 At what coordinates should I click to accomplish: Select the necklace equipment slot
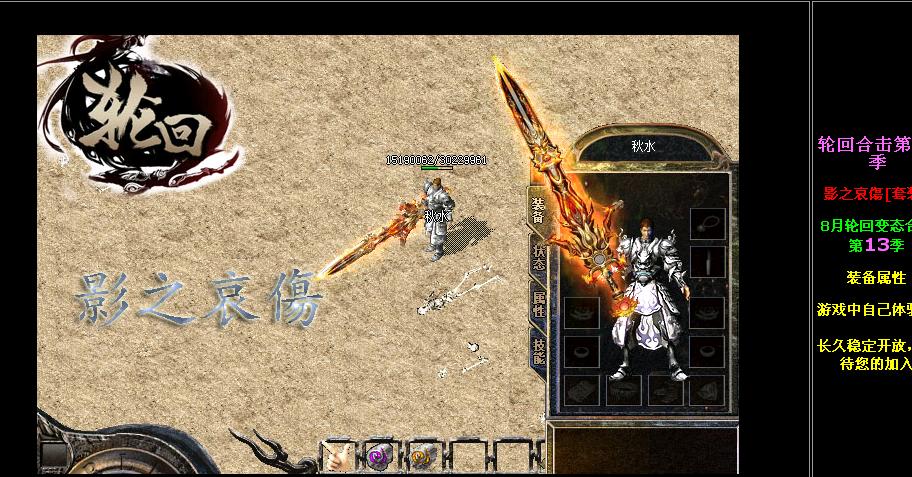(707, 222)
